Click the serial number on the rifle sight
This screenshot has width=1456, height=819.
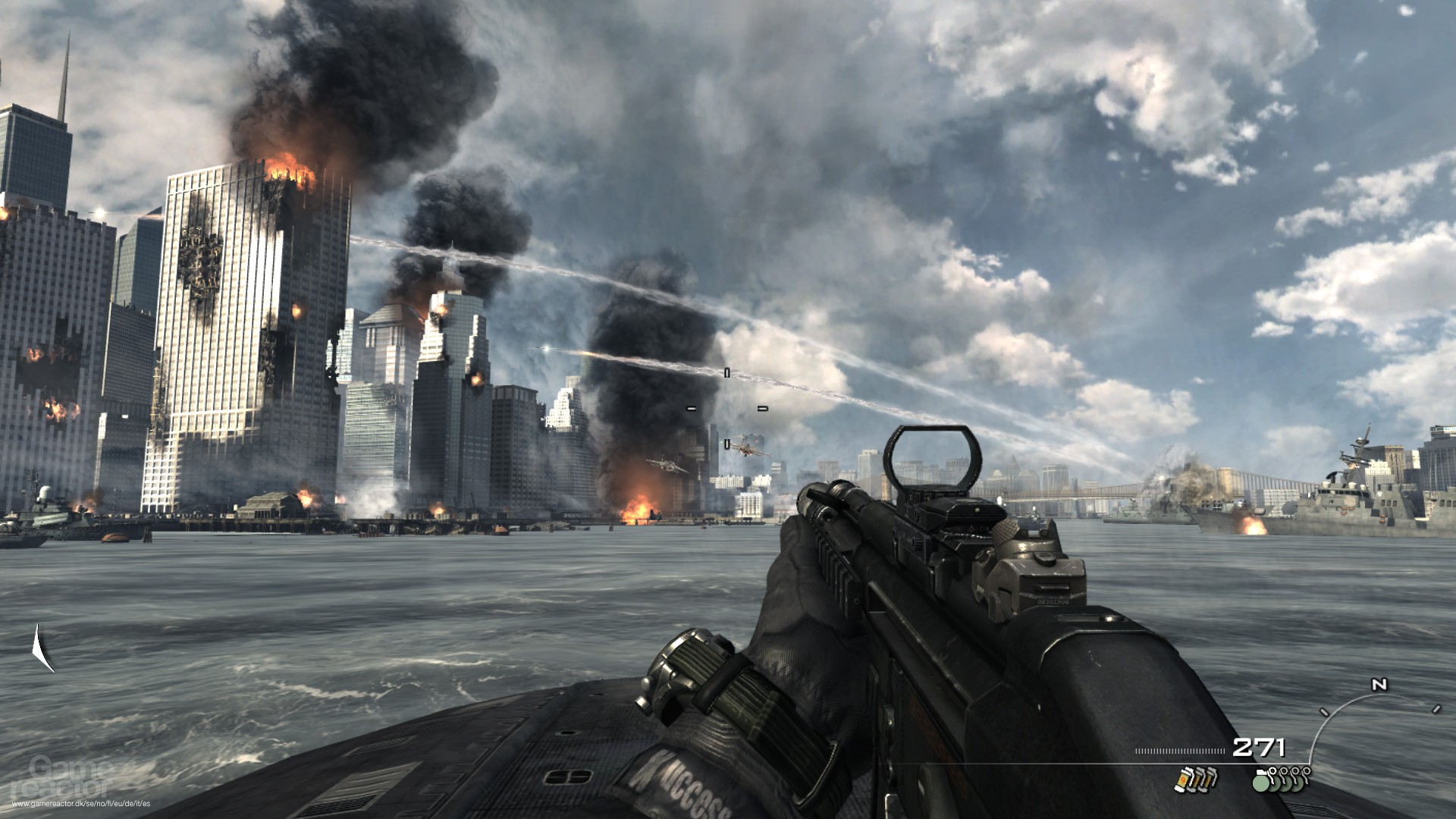[x=1053, y=602]
